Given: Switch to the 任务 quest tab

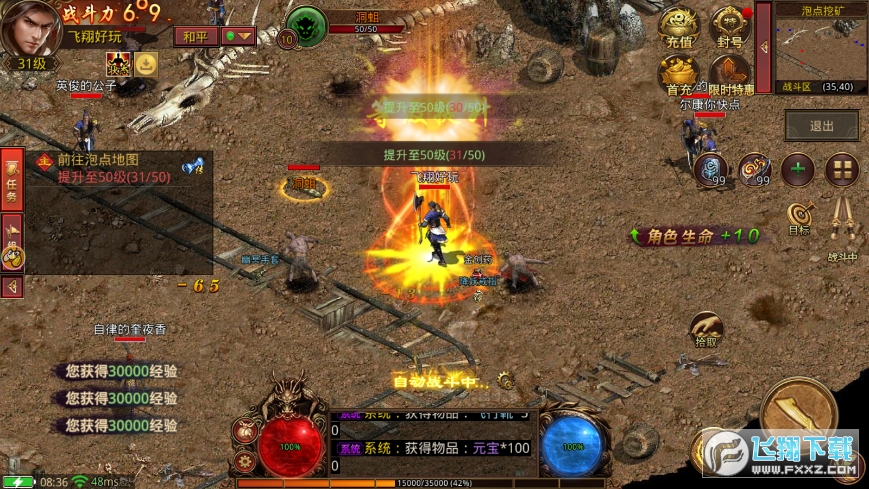Looking at the screenshot, I should tap(12, 178).
